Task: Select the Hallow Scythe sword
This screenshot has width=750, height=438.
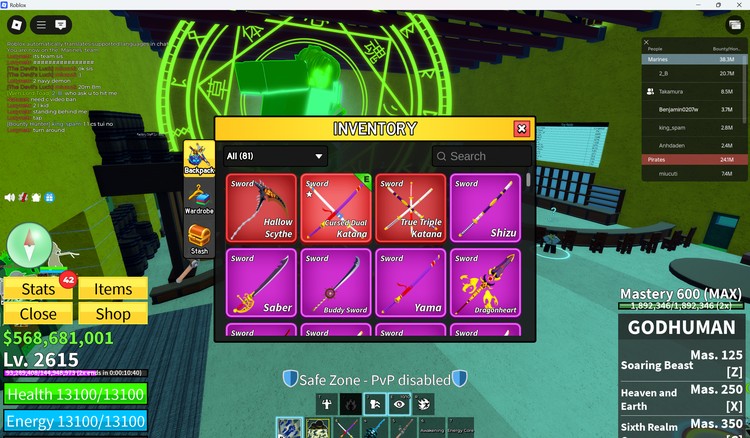Action: pos(262,208)
